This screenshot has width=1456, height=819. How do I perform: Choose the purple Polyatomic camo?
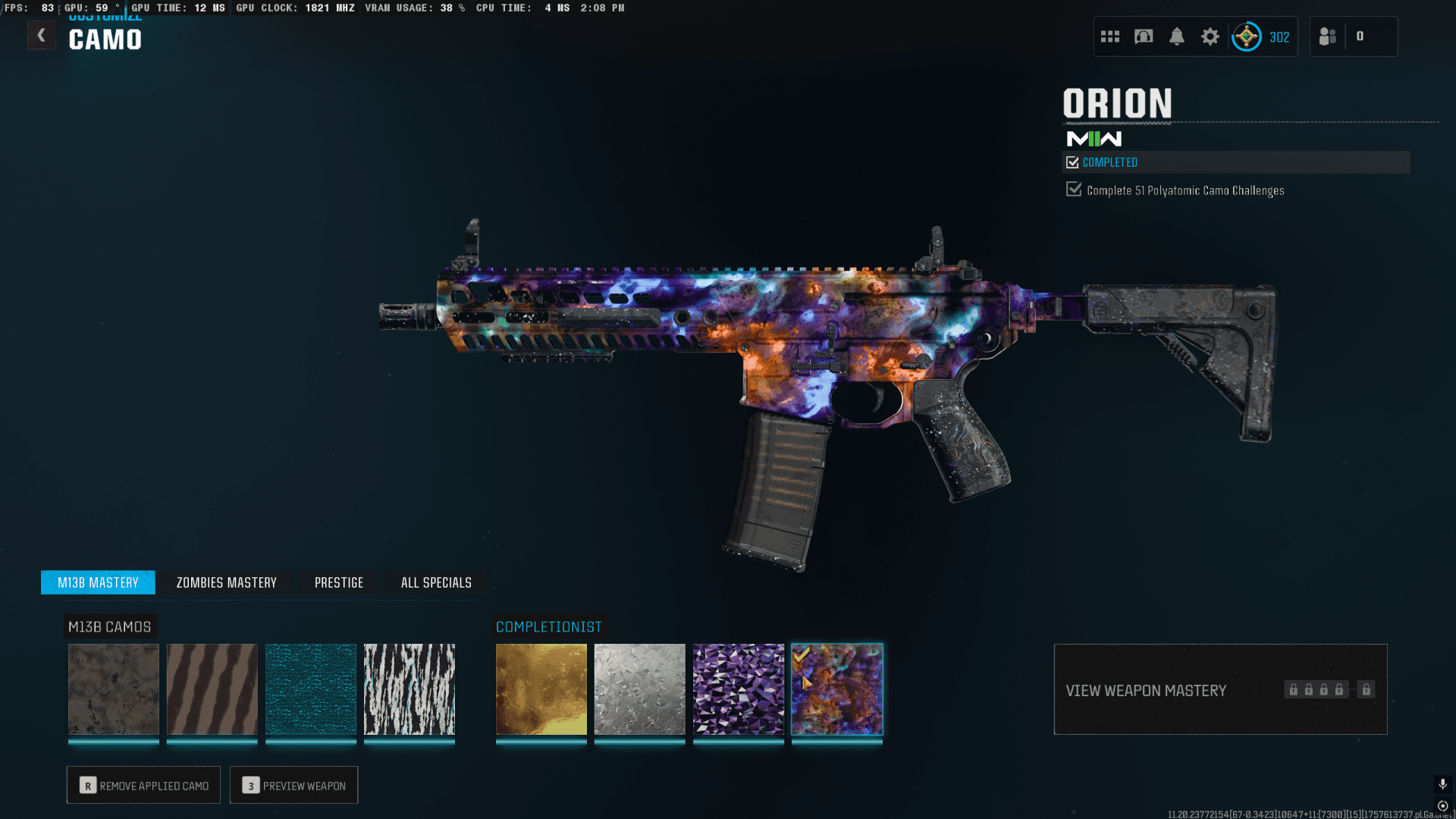point(739,689)
